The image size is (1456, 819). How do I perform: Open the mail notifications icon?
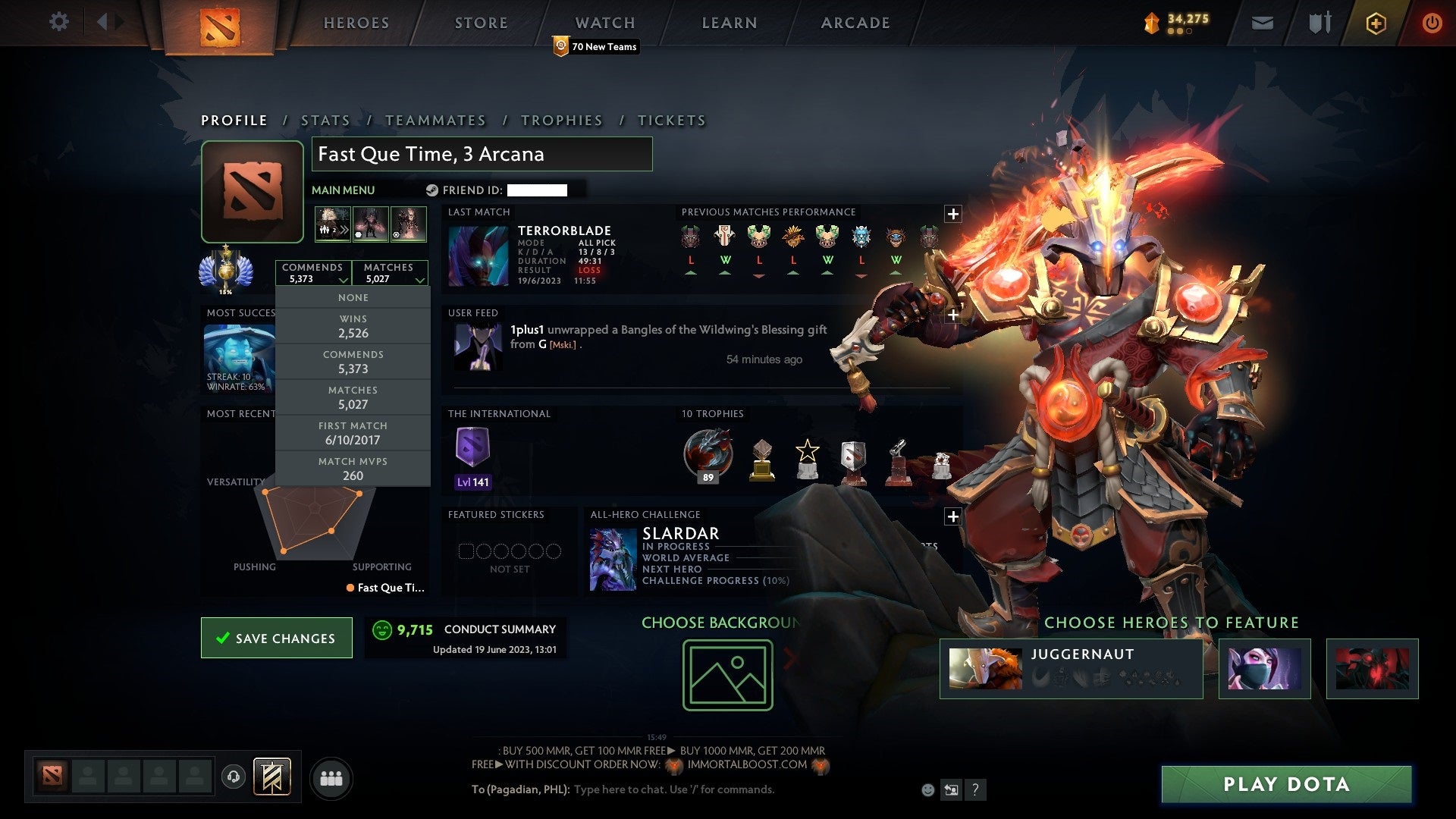pos(1263,22)
